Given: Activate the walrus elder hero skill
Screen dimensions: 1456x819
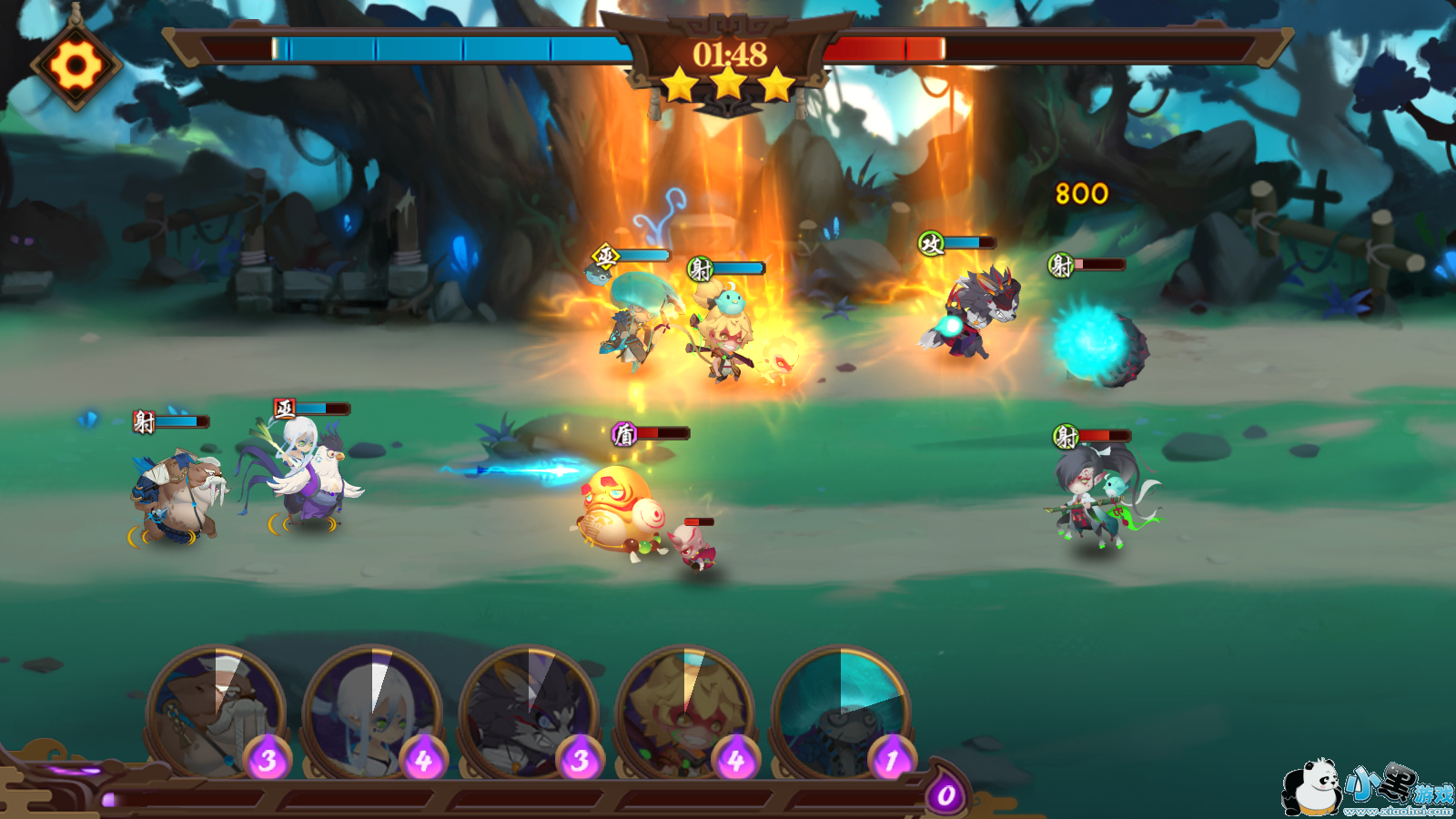Looking at the screenshot, I should (x=215, y=712).
